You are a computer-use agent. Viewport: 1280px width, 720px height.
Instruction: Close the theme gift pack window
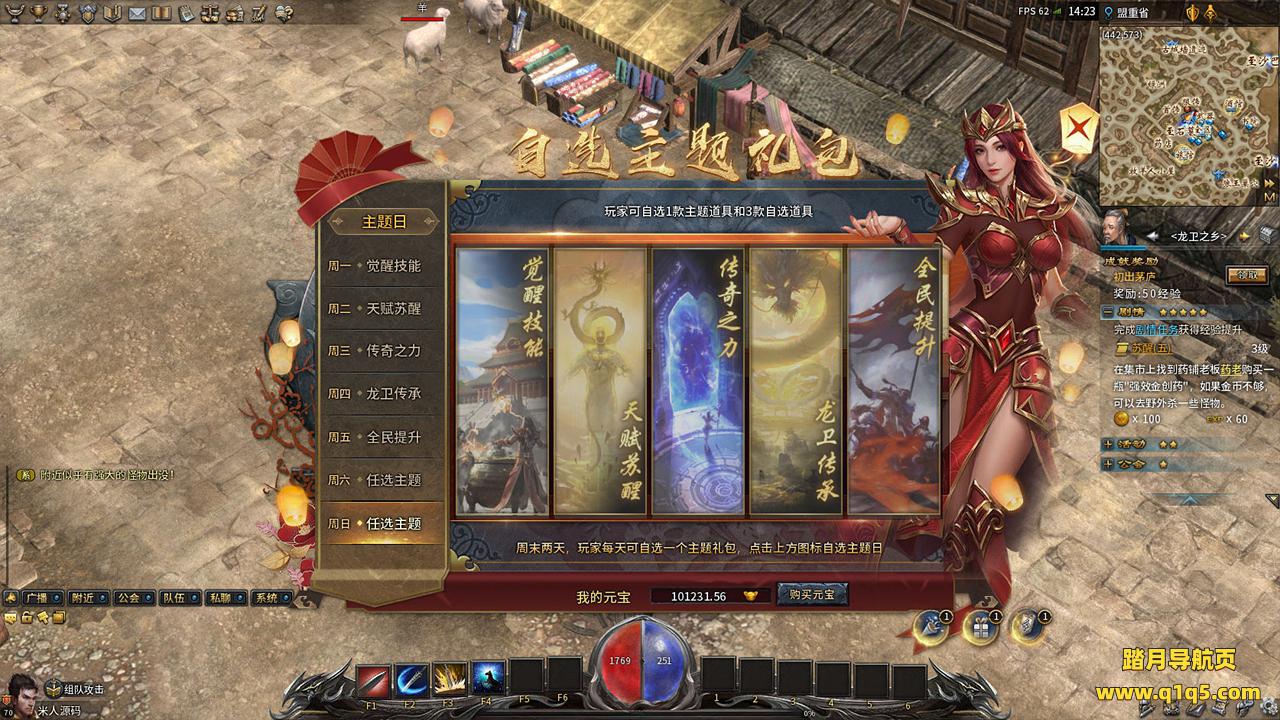pos(1078,128)
